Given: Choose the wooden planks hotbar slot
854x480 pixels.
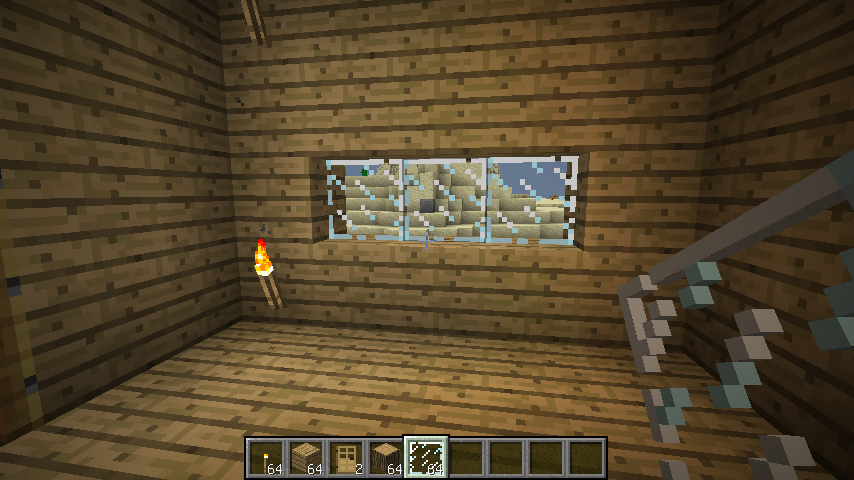Looking at the screenshot, I should pyautogui.click(x=306, y=457).
